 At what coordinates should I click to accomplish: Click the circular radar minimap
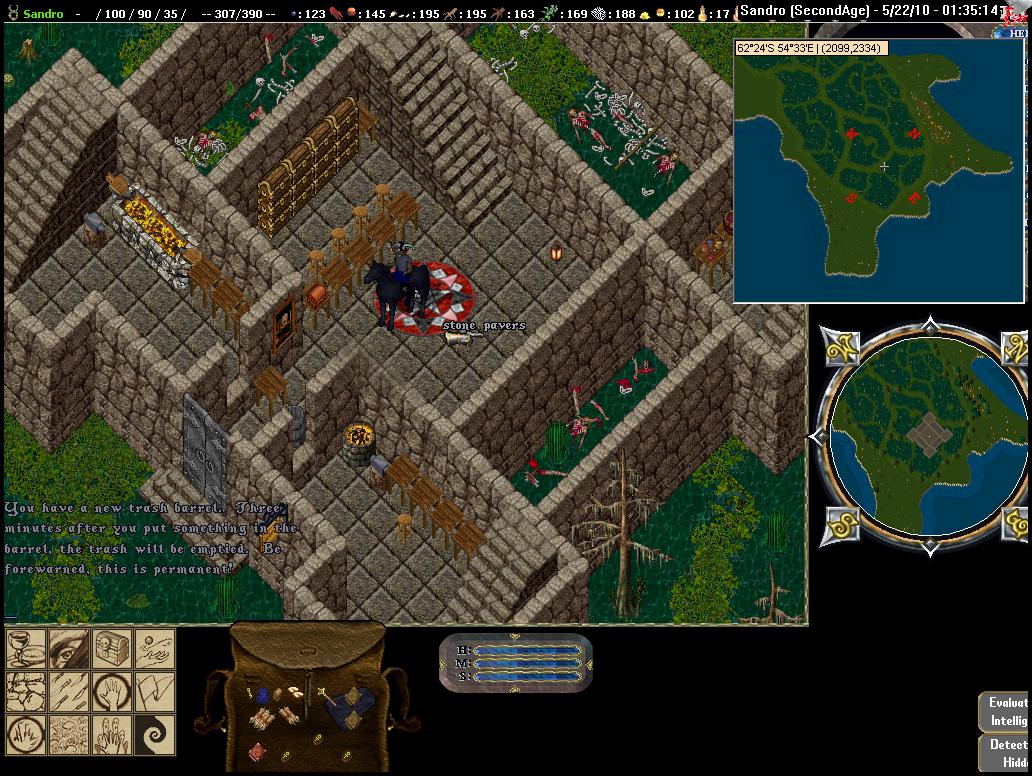coord(929,436)
